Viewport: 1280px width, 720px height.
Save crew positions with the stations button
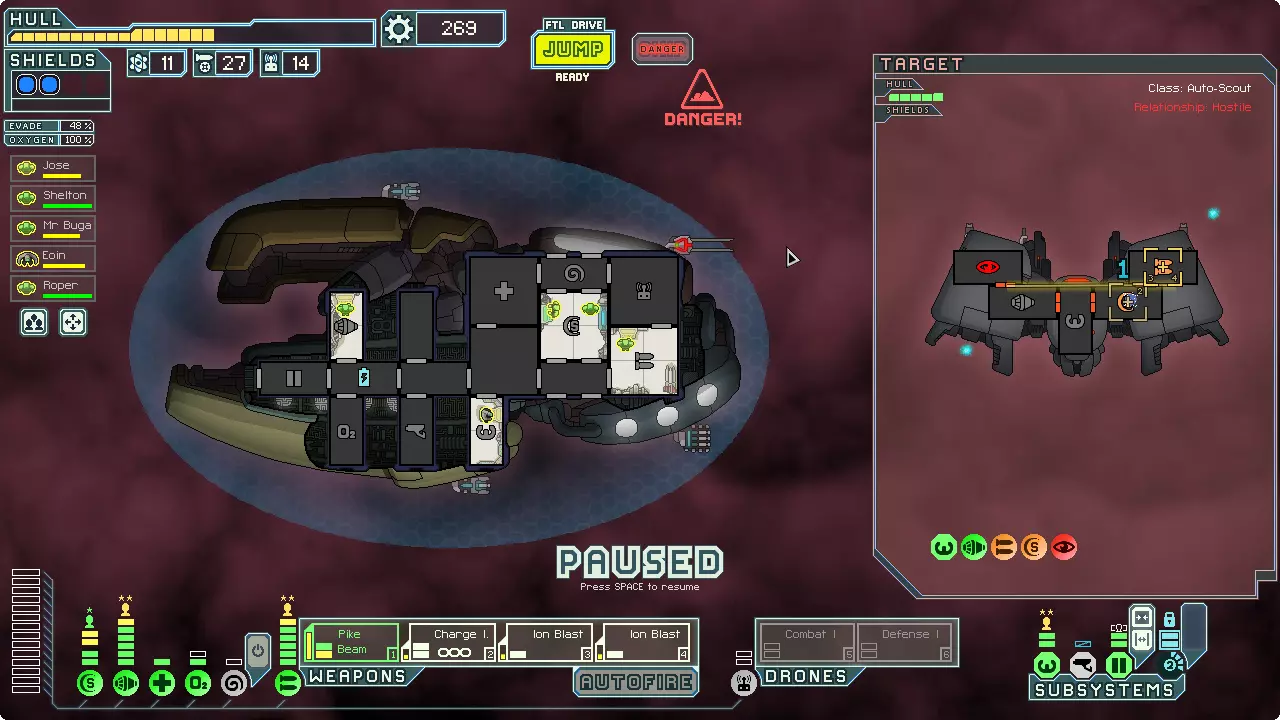pyautogui.click(x=35, y=322)
